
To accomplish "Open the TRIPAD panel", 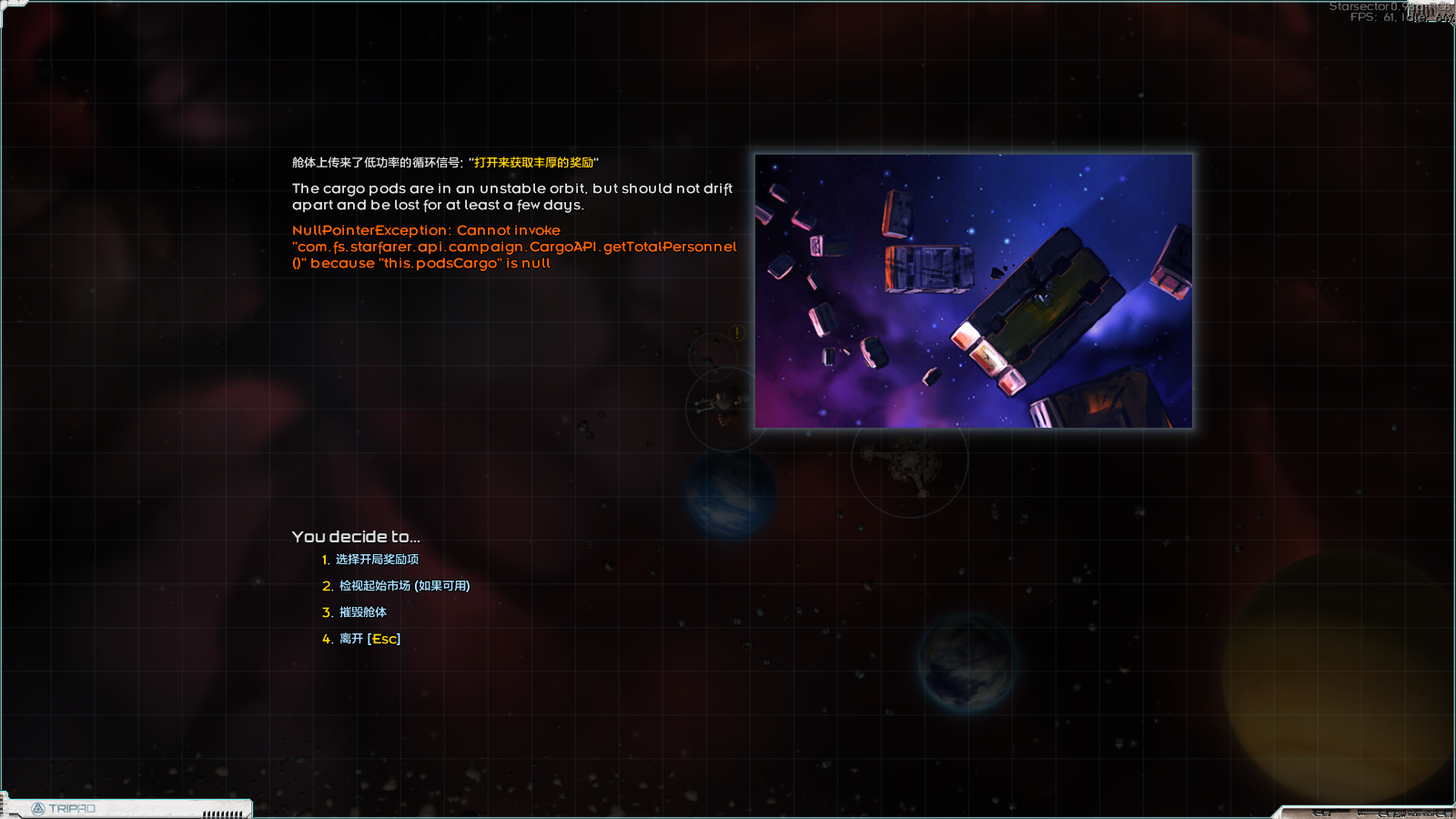I will tap(64, 808).
